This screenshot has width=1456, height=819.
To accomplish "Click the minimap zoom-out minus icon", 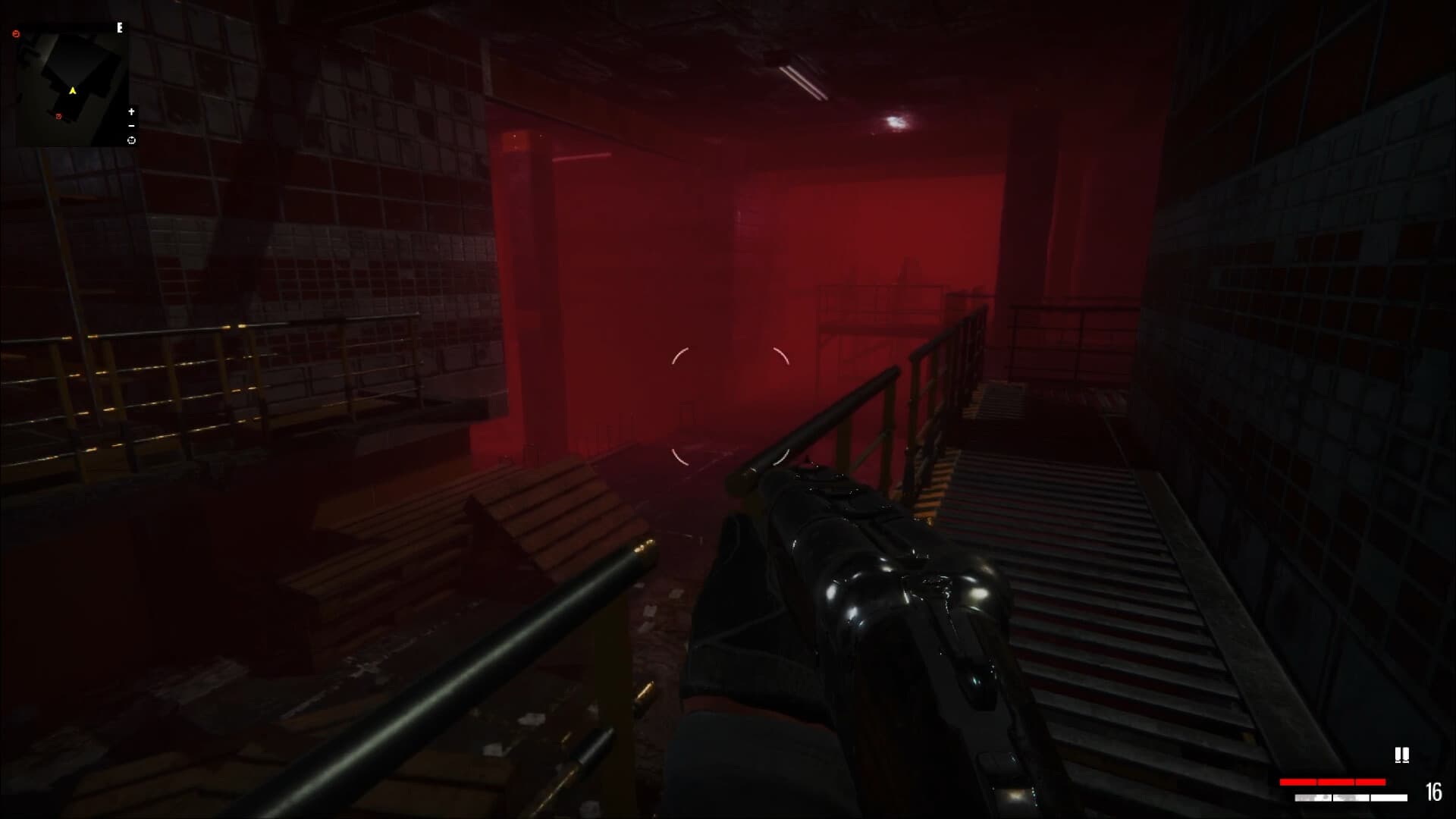I will tap(131, 126).
